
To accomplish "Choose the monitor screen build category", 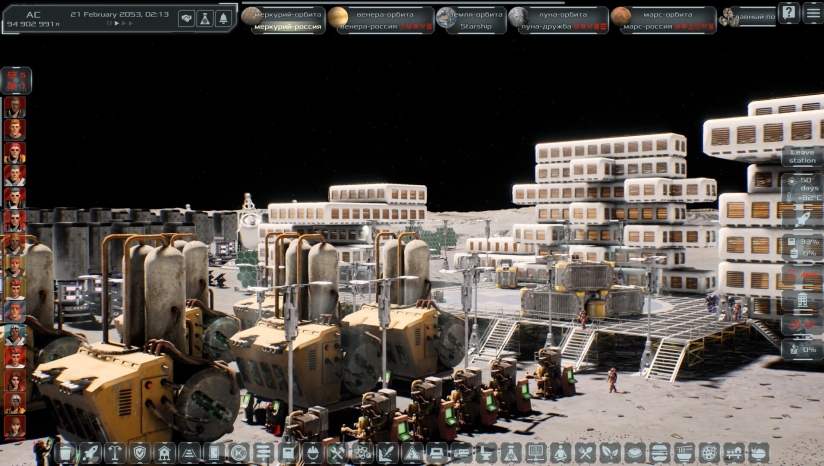I will click(x=537, y=453).
